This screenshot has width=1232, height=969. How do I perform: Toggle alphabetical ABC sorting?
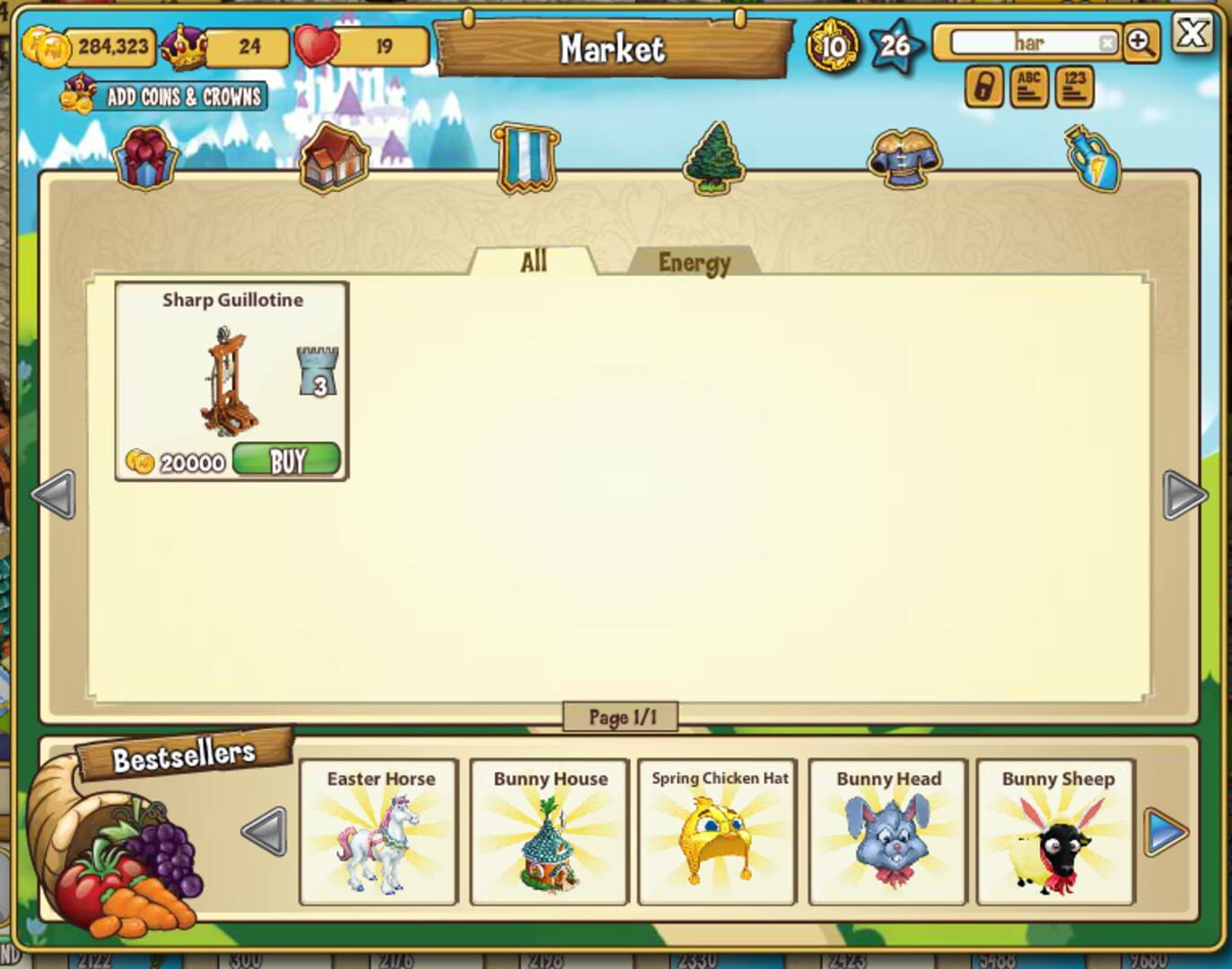[x=1029, y=87]
